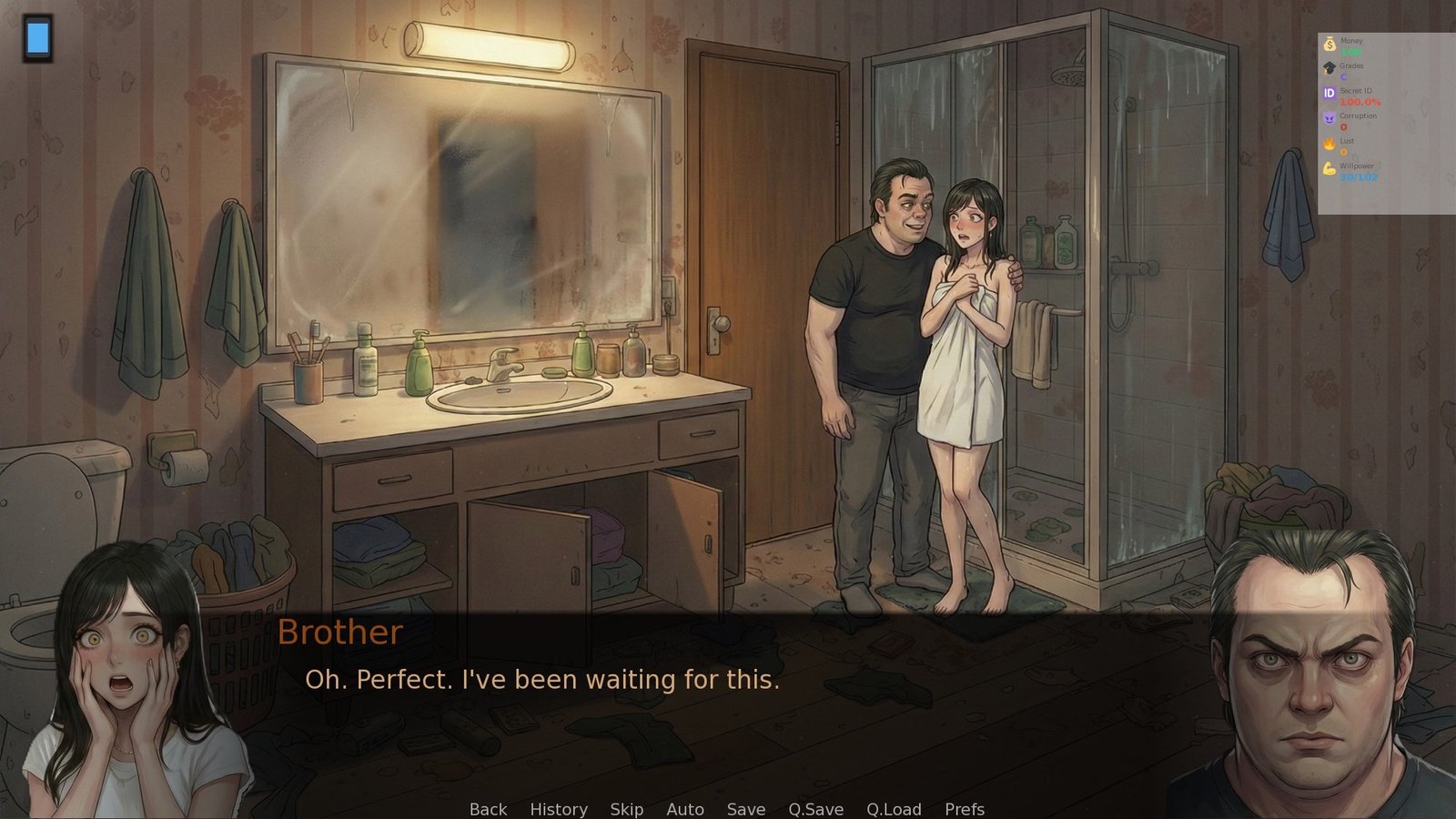
Task: Enable Auto advance mode
Action: 685,809
